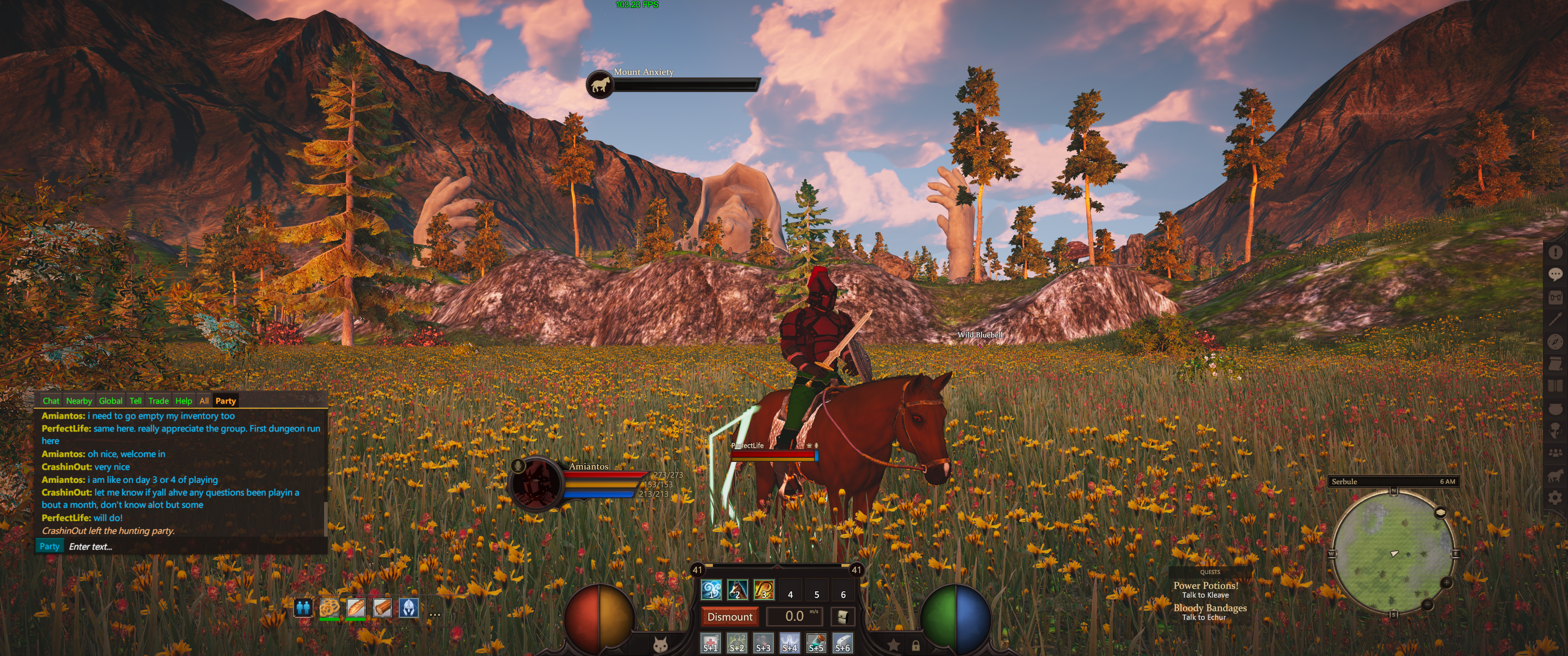Trigger the flaming whip ability
The image size is (1568, 656).
click(764, 589)
